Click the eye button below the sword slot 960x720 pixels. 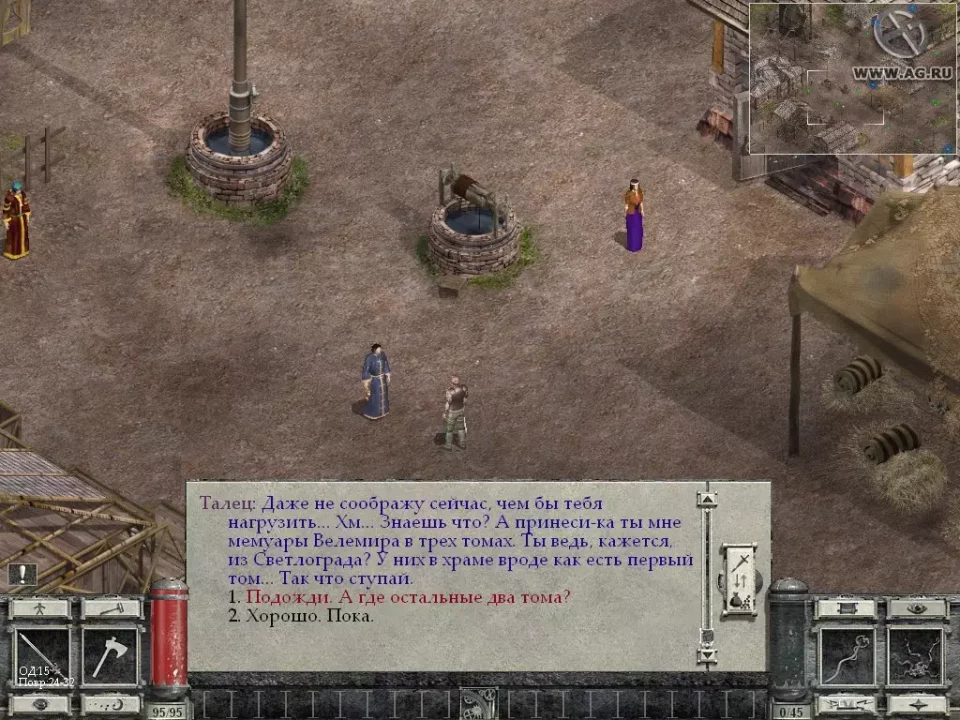(x=40, y=704)
